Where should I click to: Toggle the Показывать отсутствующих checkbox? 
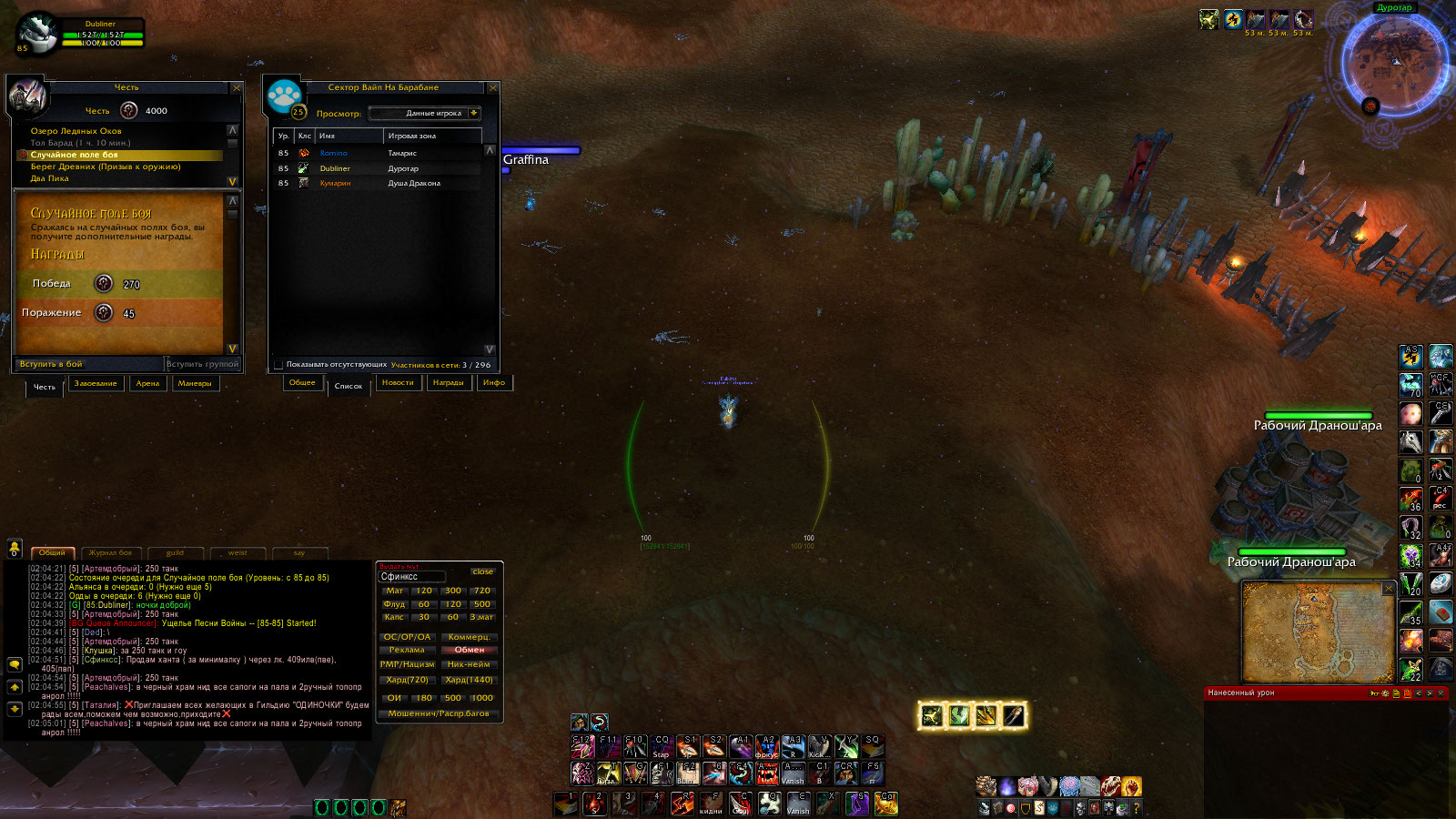coord(278,365)
